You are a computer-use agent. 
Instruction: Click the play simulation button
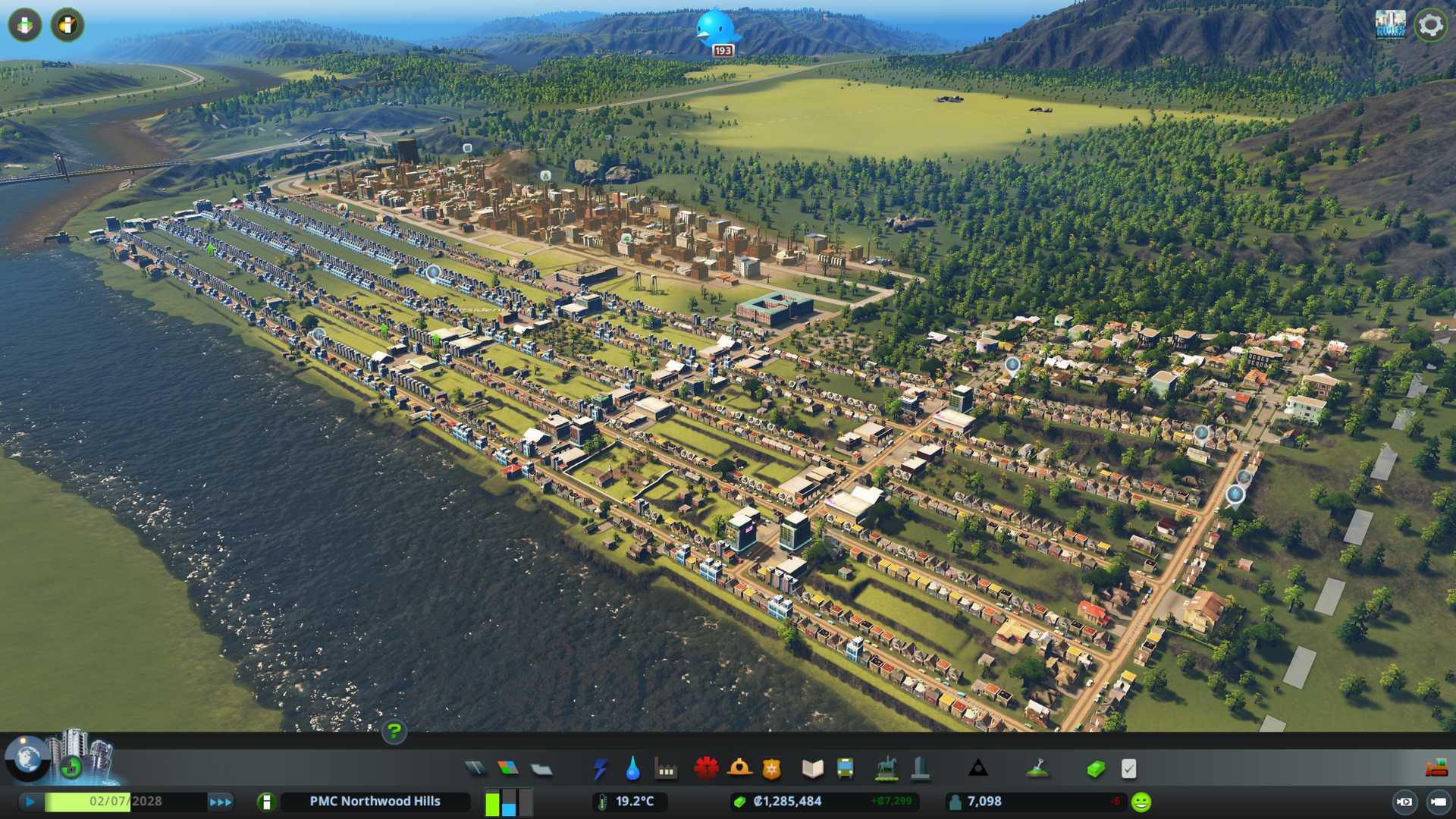[x=30, y=802]
